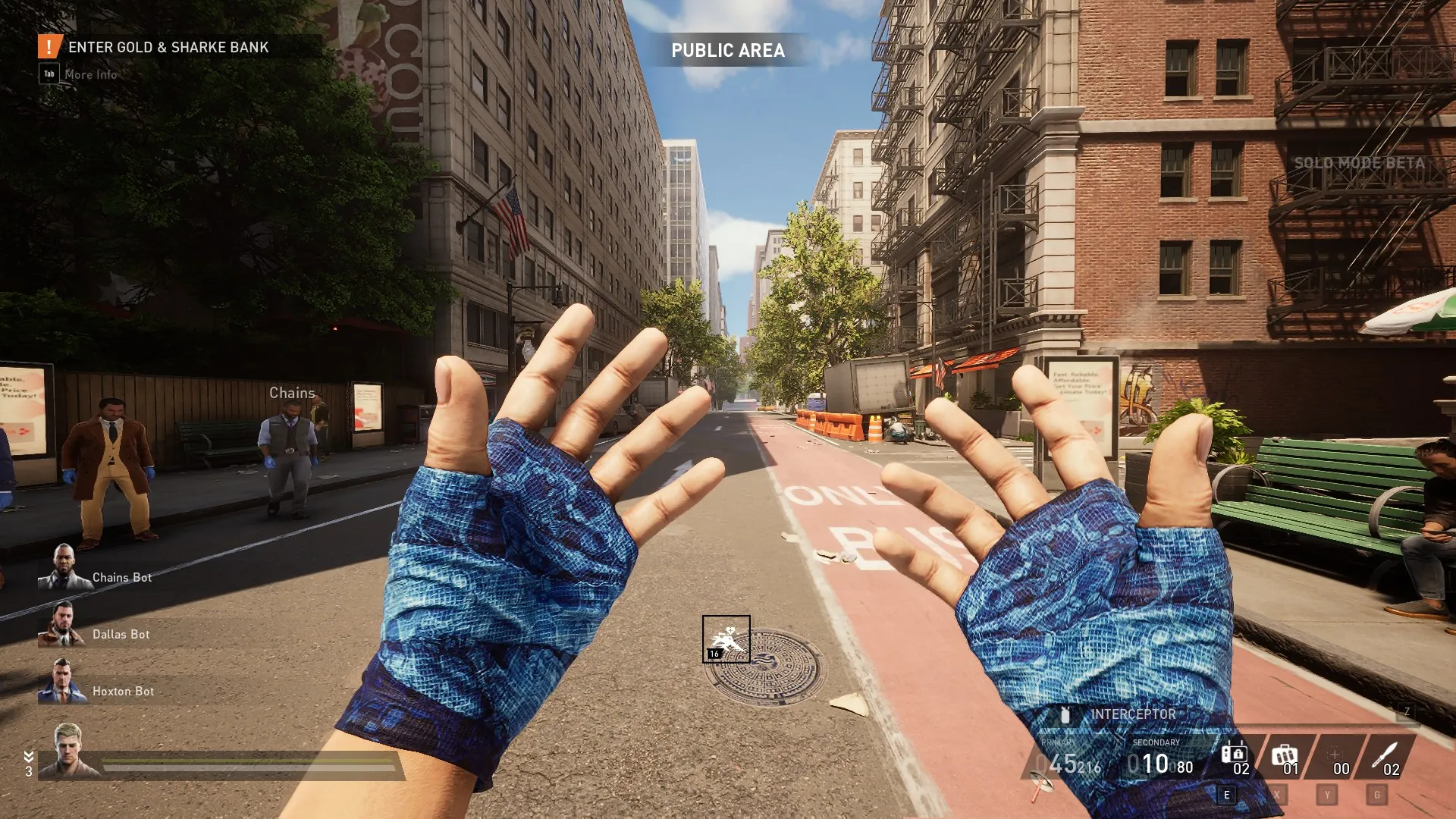Select the empty plus-sign equipment slot
The height and width of the screenshot is (819, 1456).
(x=1335, y=756)
